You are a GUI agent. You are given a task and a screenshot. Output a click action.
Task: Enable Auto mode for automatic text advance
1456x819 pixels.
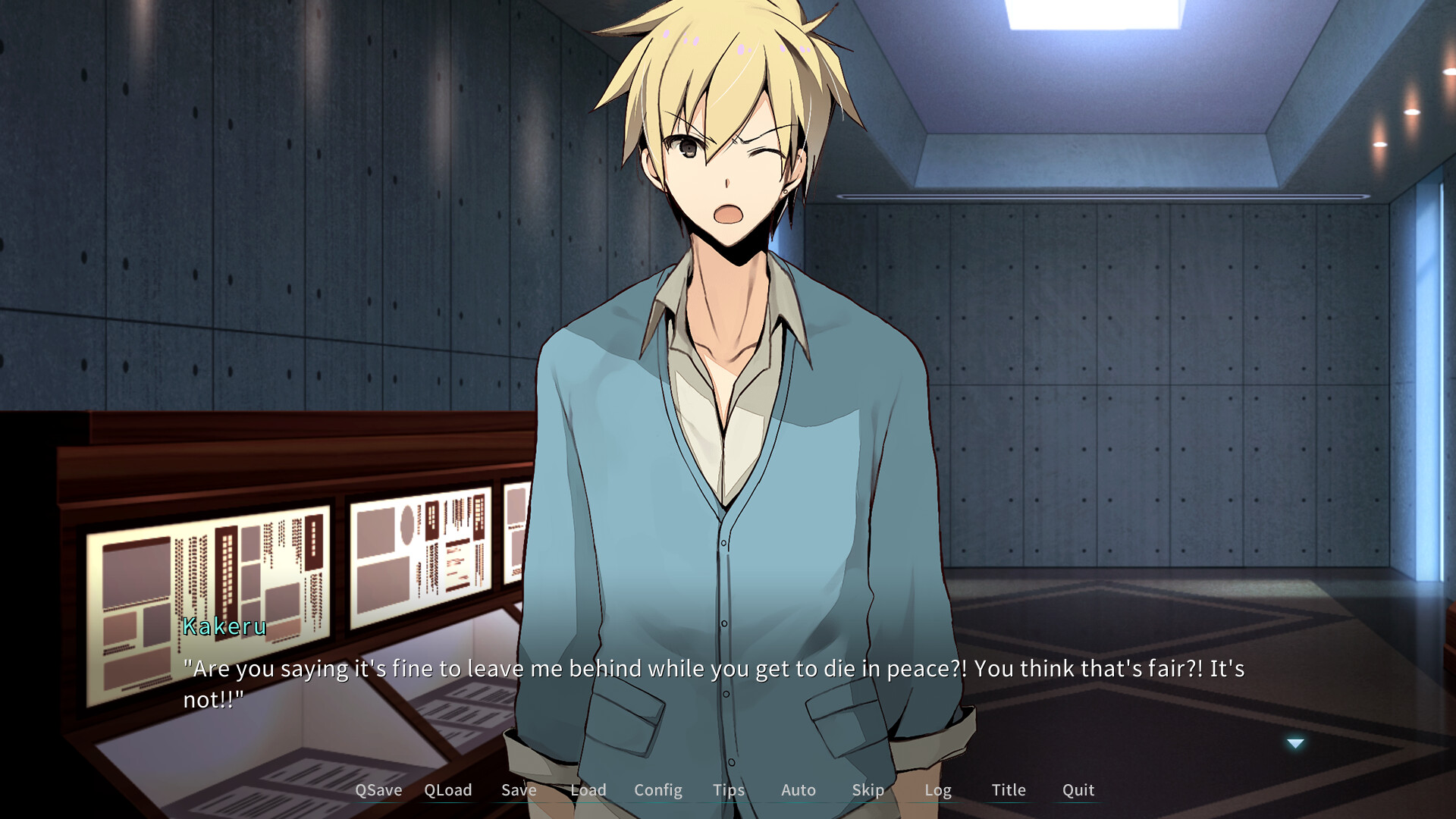click(x=798, y=790)
